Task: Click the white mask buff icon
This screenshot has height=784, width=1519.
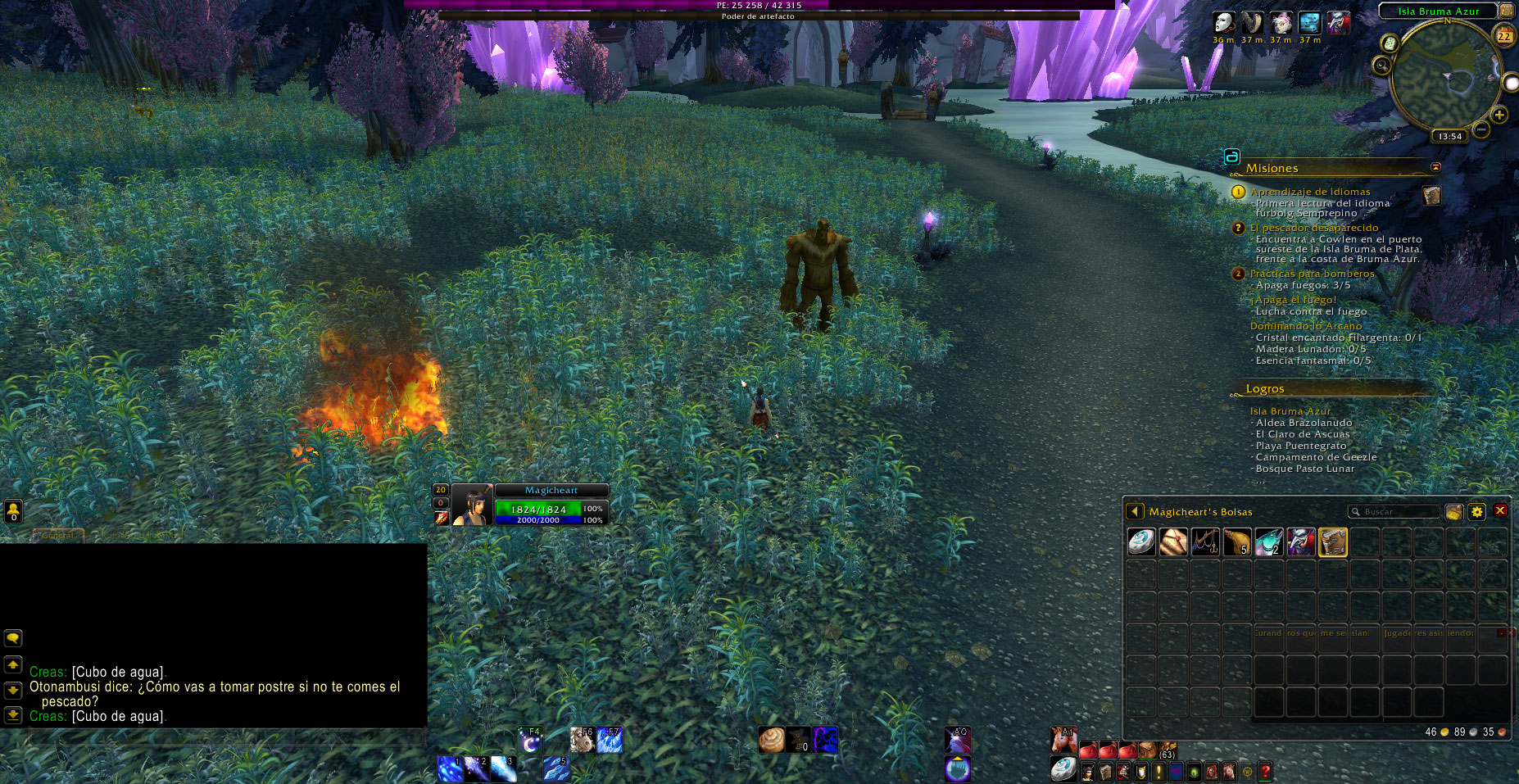Action: (x=1223, y=22)
